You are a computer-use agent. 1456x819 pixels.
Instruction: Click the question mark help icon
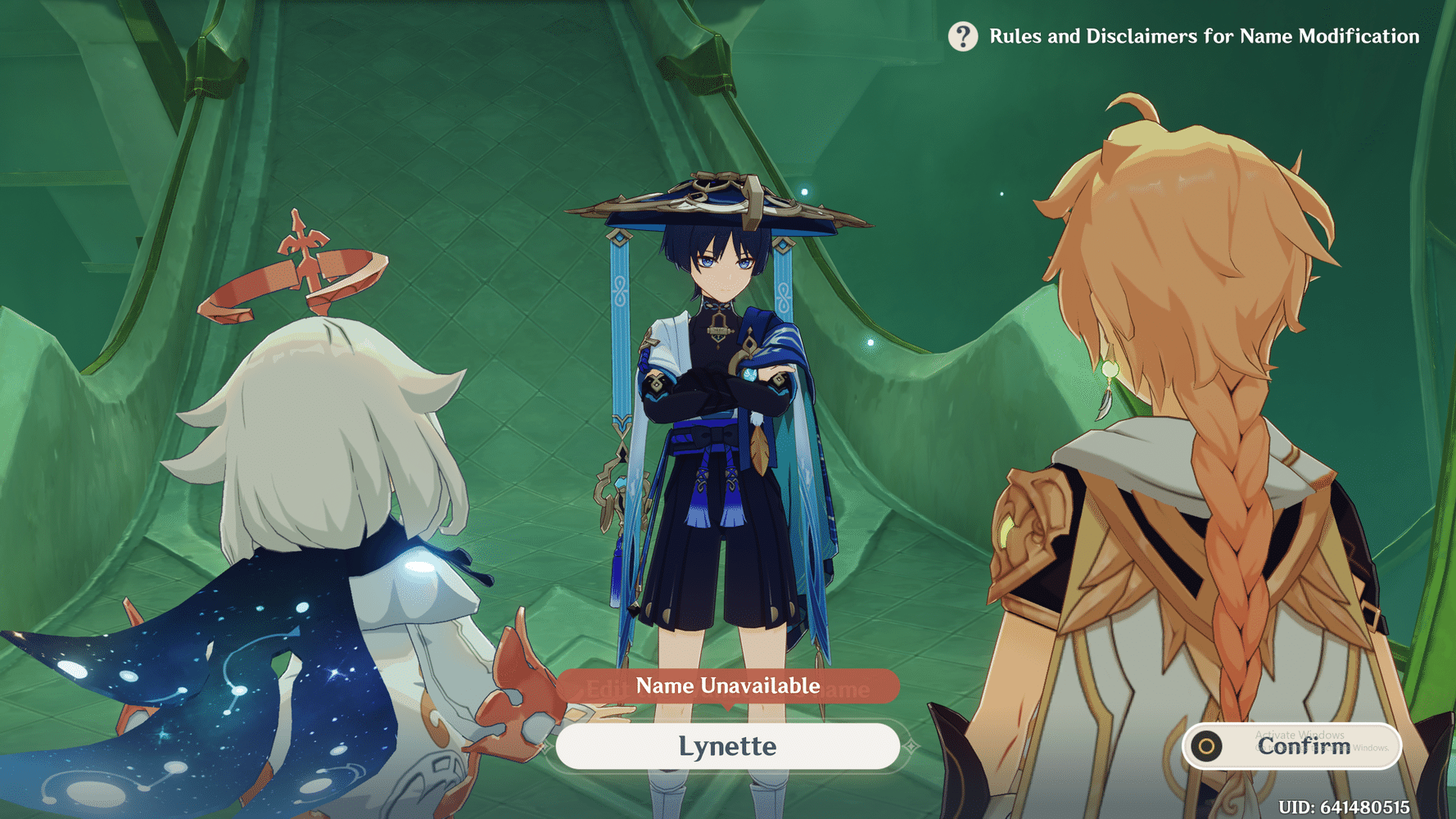click(x=963, y=36)
